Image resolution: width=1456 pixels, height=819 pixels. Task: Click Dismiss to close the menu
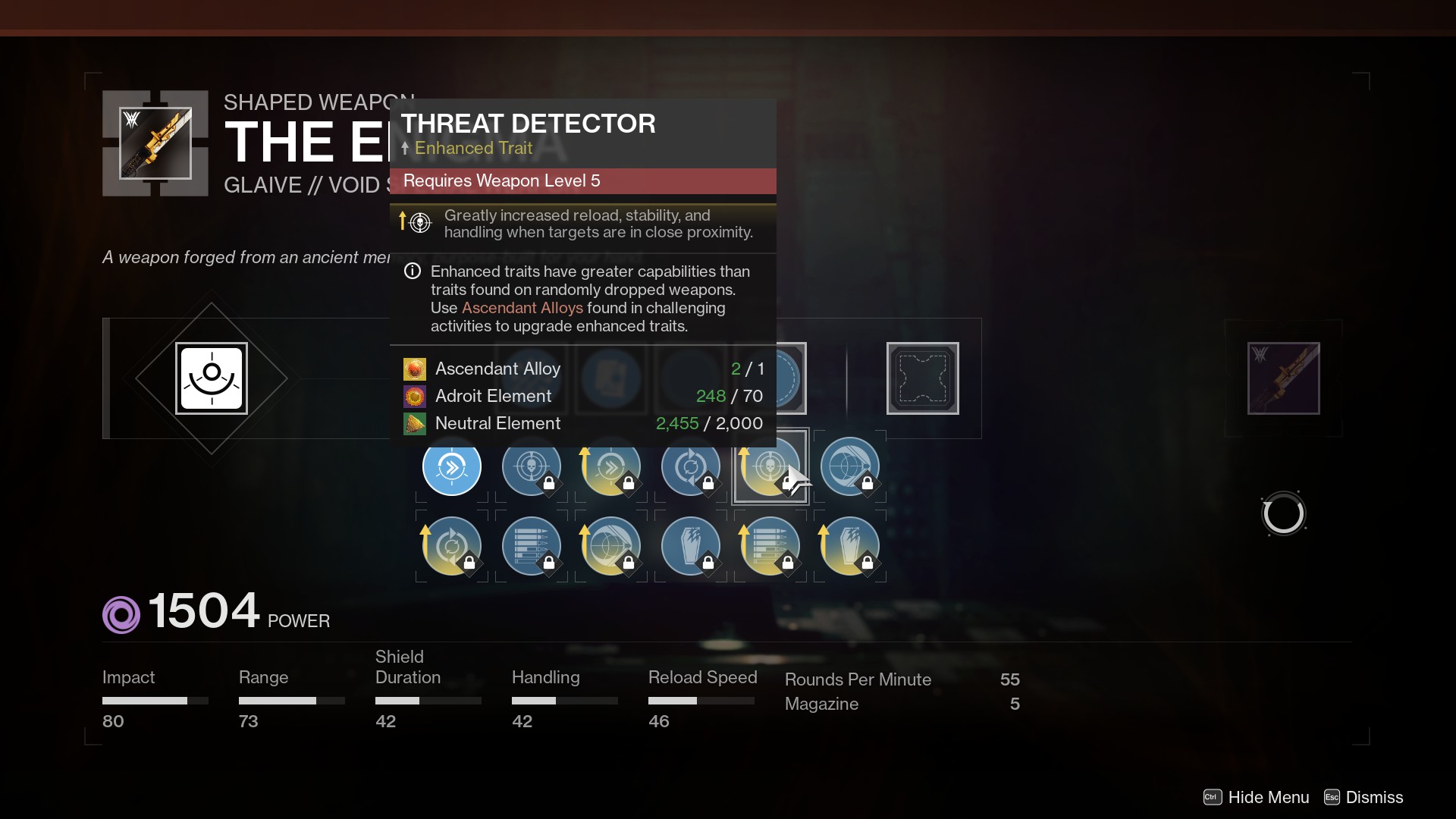coord(1373,797)
